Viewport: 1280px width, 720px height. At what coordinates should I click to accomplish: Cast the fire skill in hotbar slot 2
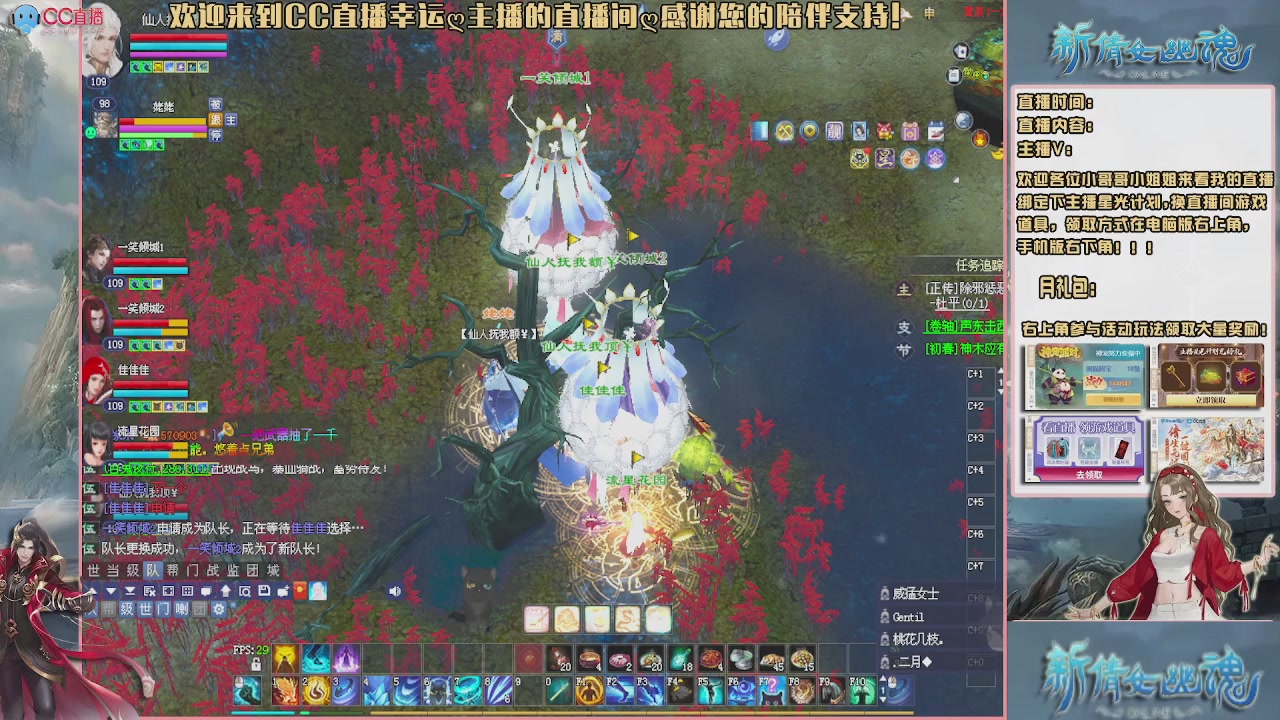pos(315,691)
